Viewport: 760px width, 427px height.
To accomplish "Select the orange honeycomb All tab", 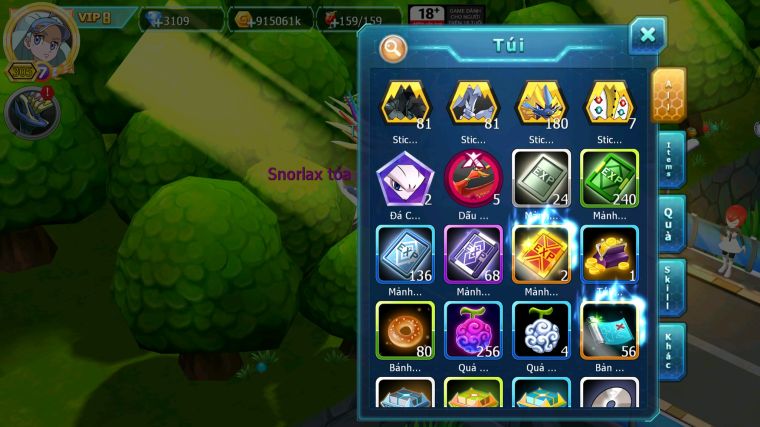I will 668,94.
